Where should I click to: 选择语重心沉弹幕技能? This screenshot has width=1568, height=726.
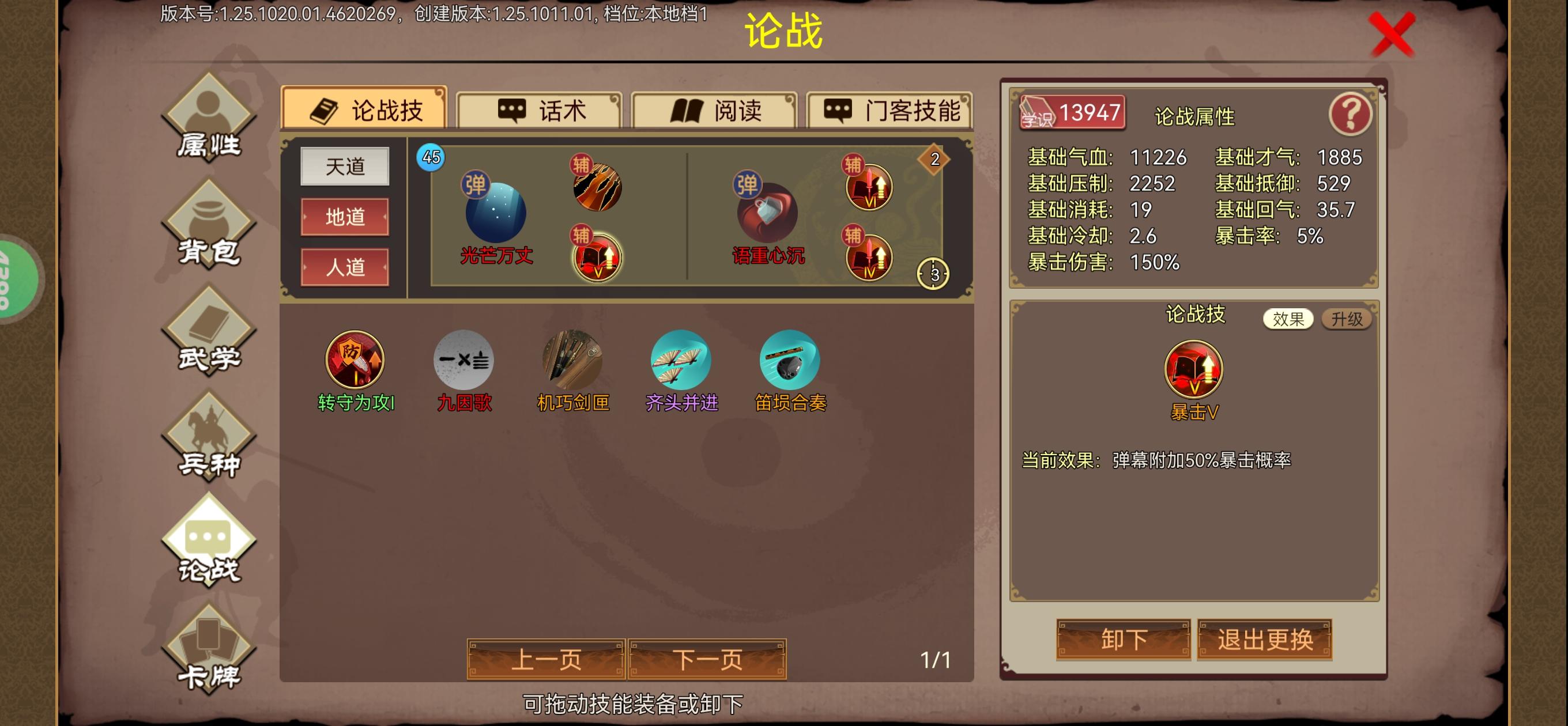click(768, 213)
